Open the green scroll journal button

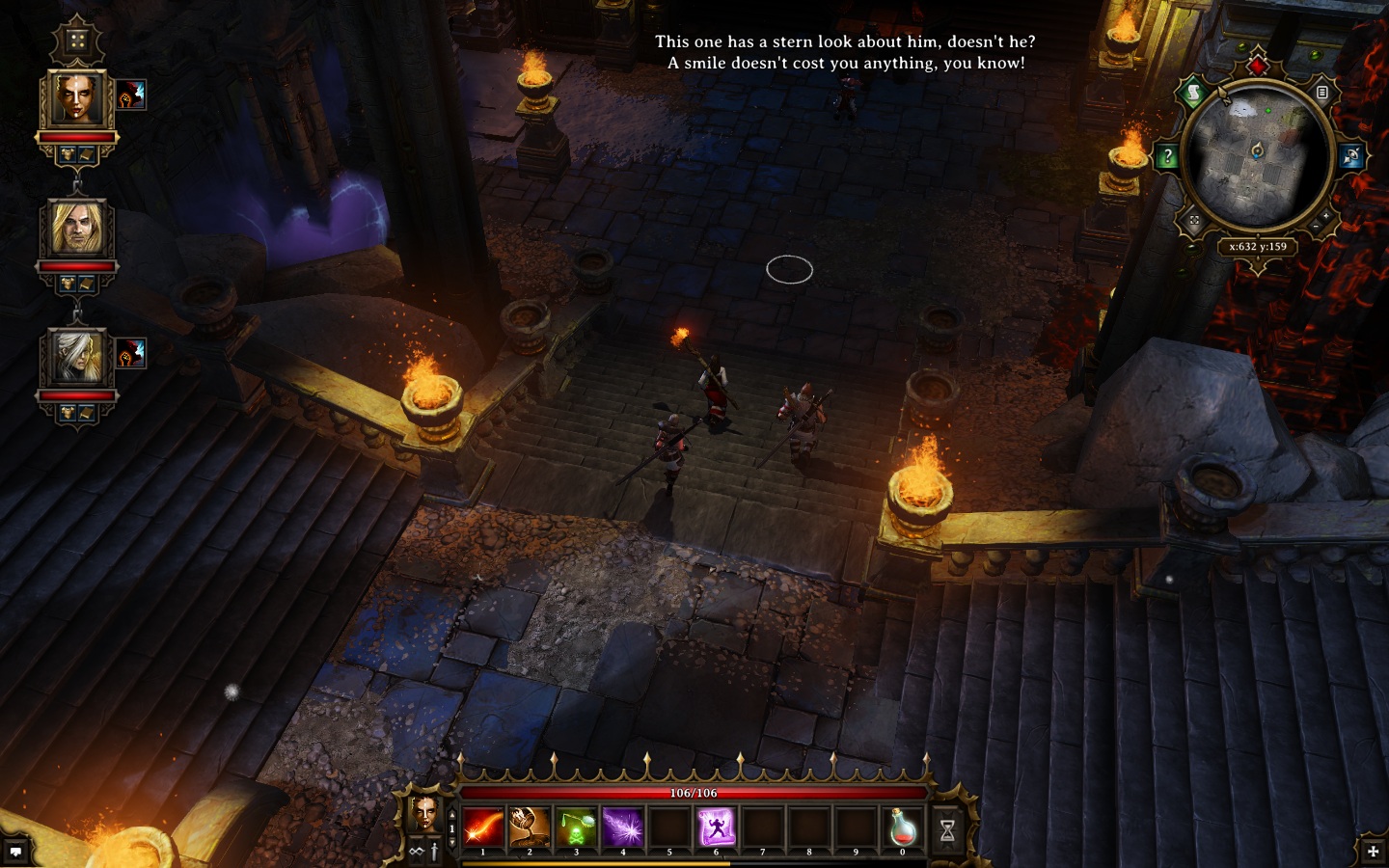[x=1193, y=93]
